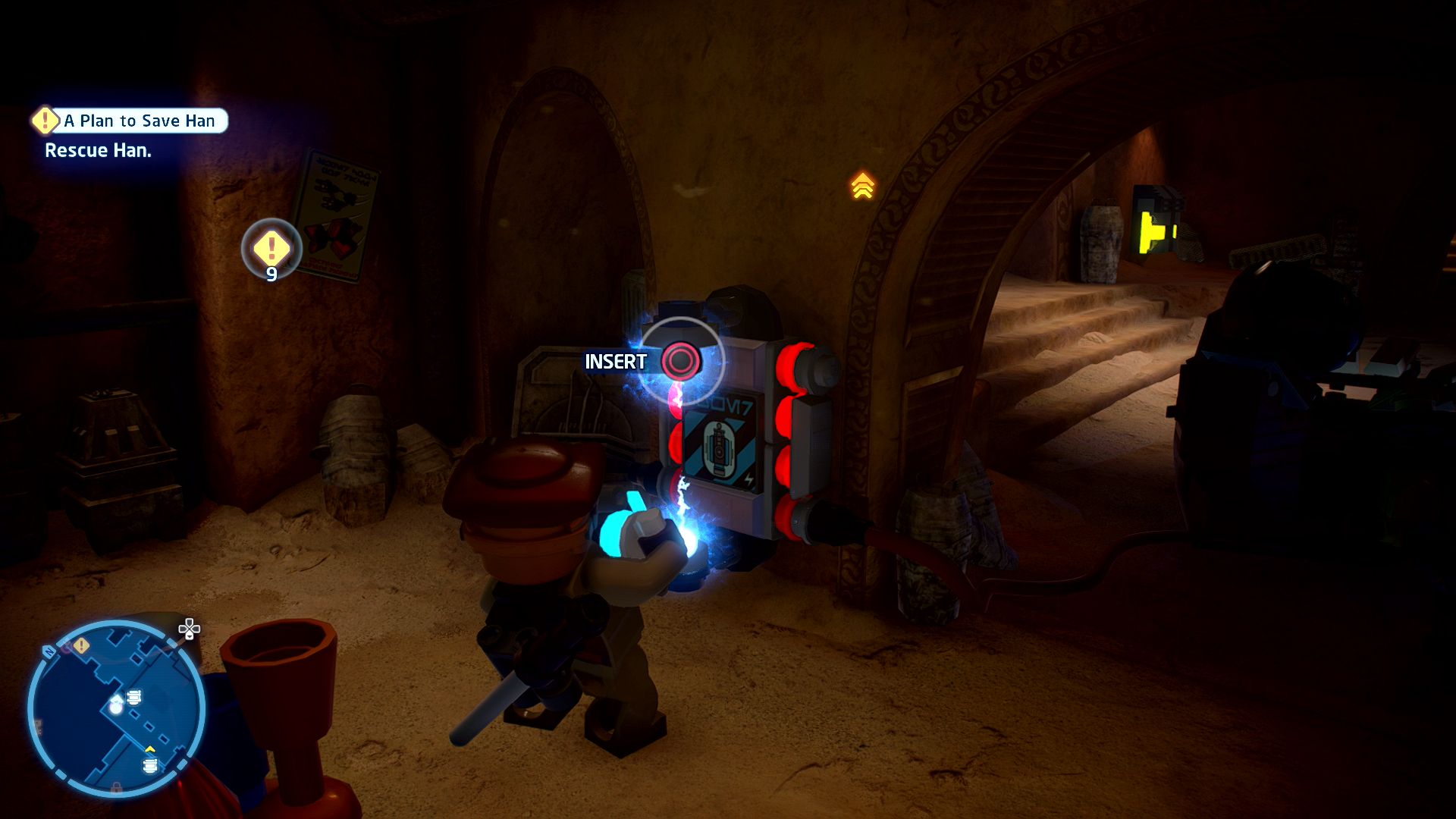Open the 'A Plan to Save Han' quest tracker
This screenshot has width=1456, height=819.
[x=139, y=121]
